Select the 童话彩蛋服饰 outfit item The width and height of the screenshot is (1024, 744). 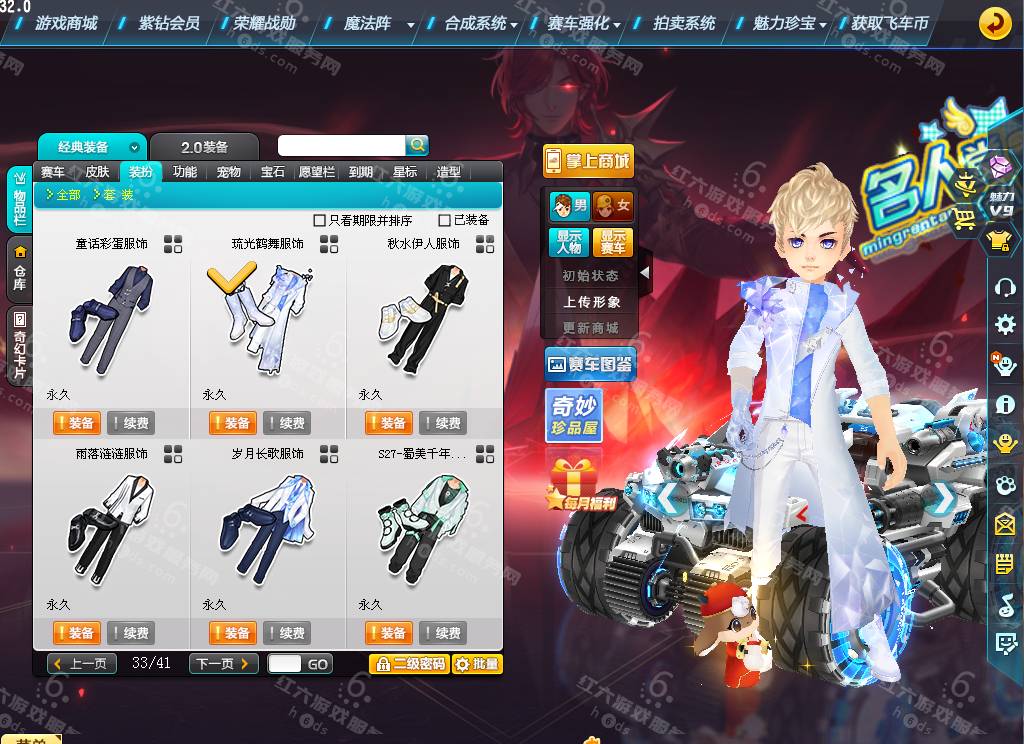point(110,315)
